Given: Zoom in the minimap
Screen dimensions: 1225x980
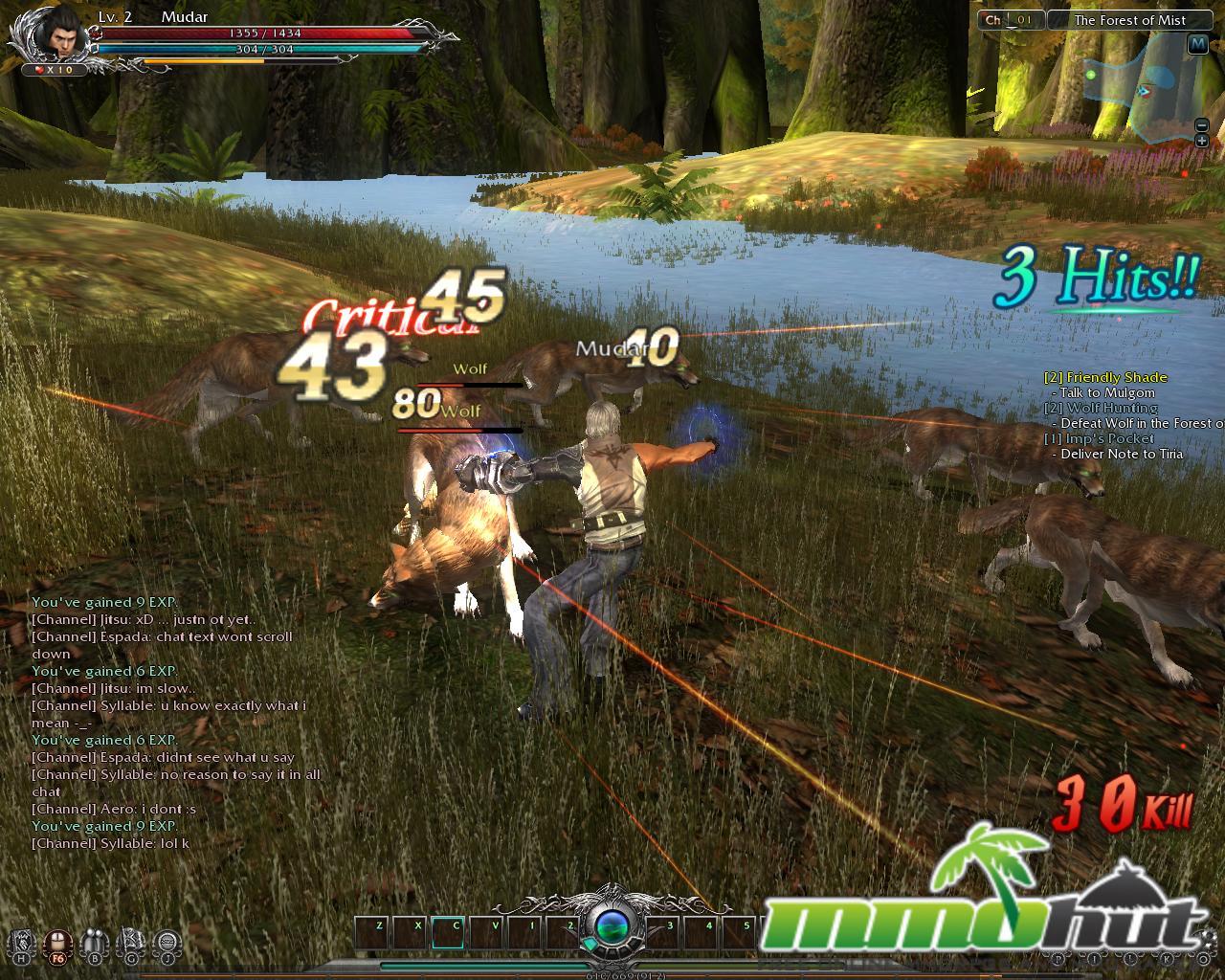Looking at the screenshot, I should click(1202, 142).
